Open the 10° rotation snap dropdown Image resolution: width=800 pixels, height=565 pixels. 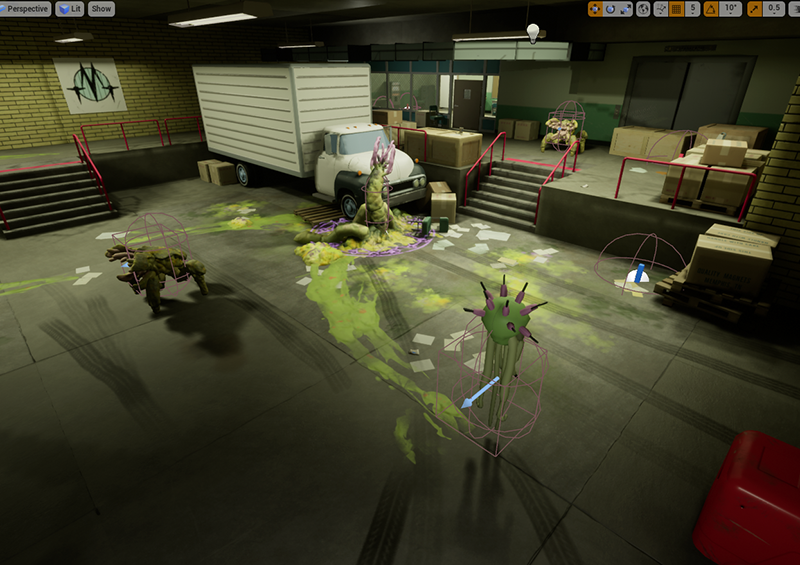(731, 9)
